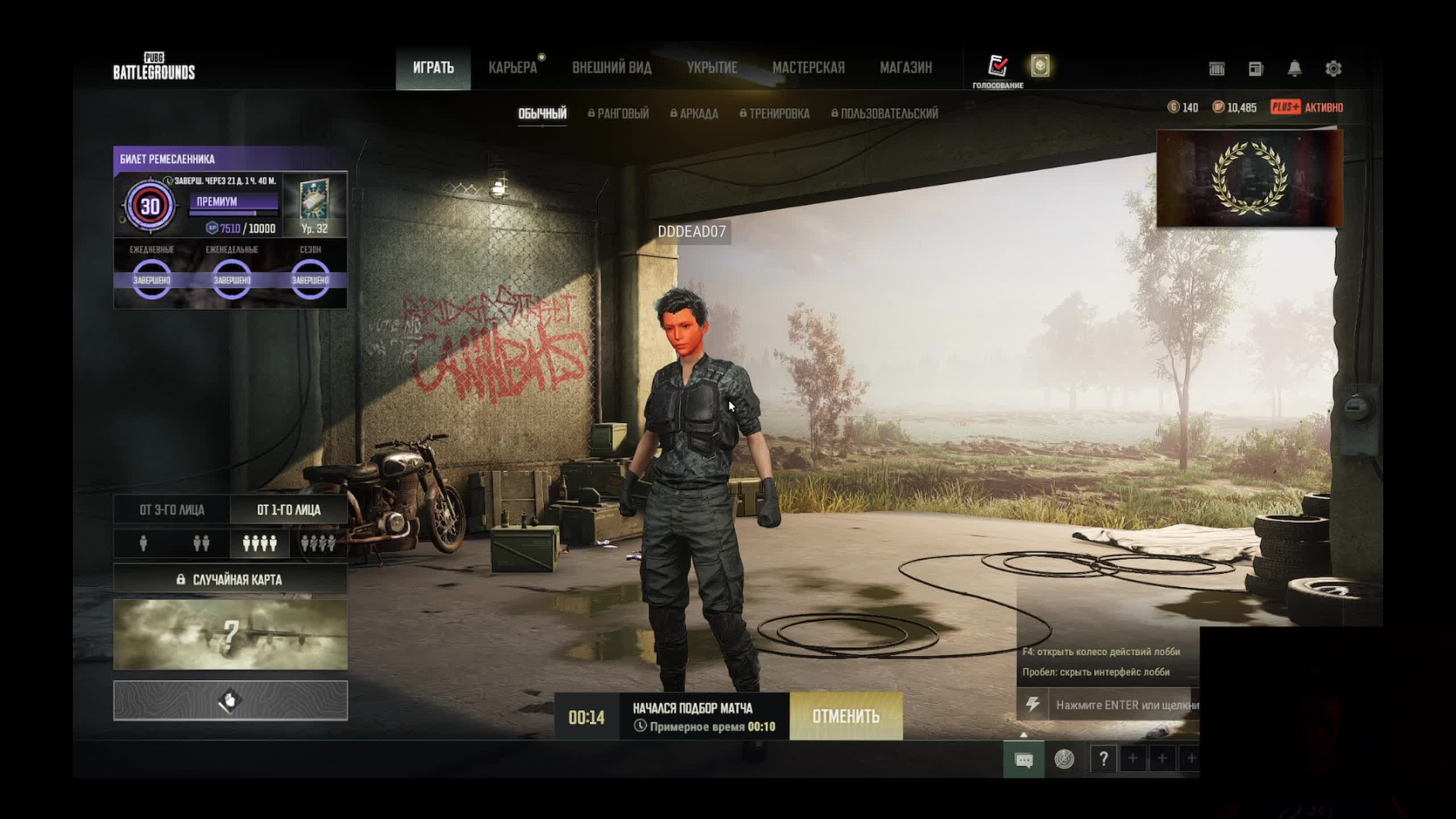Choose the ОБЫЧНЫЙ match mode
The image size is (1456, 819).
click(x=542, y=113)
